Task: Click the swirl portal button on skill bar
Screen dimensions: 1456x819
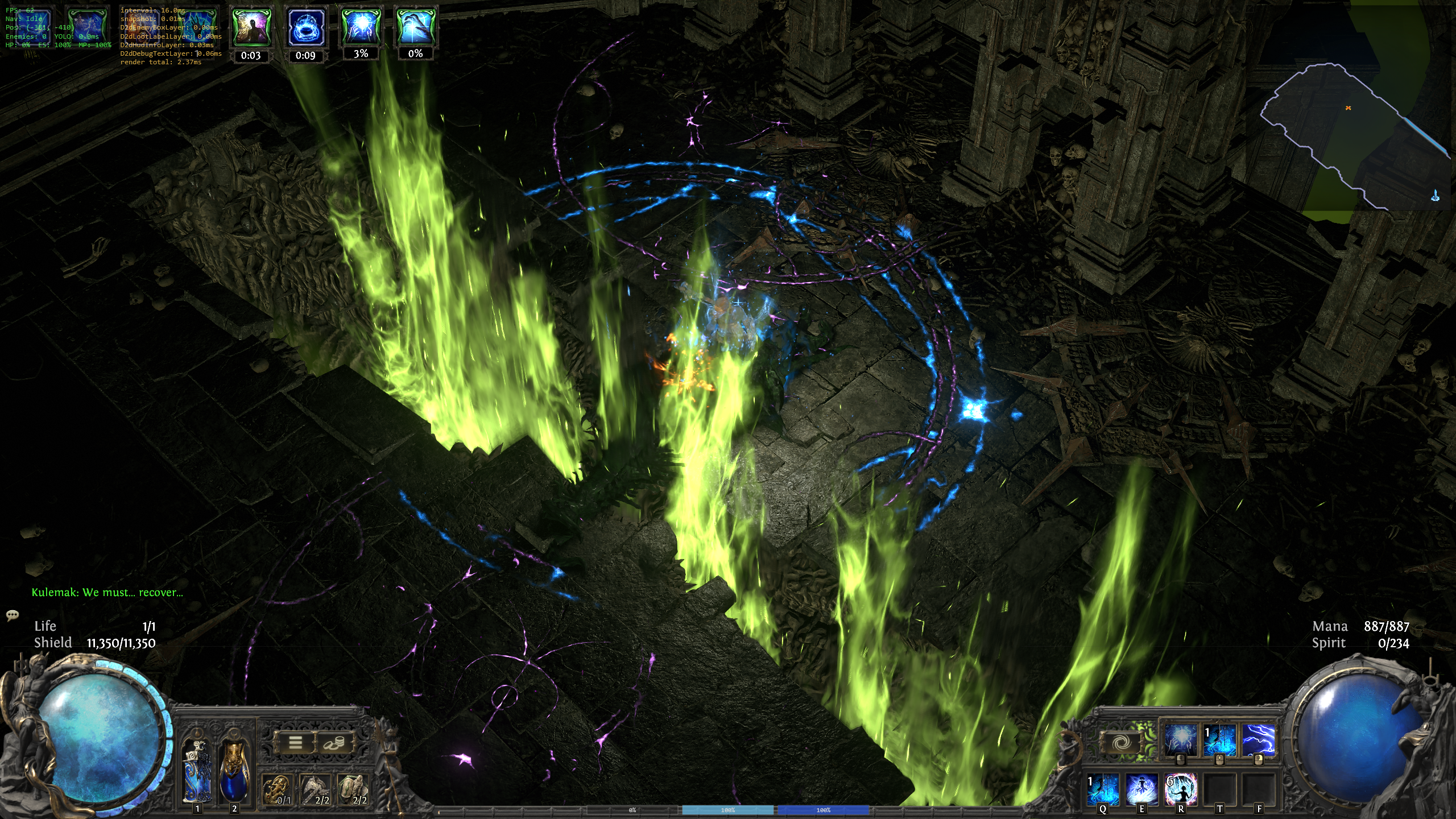Action: pos(1121,742)
